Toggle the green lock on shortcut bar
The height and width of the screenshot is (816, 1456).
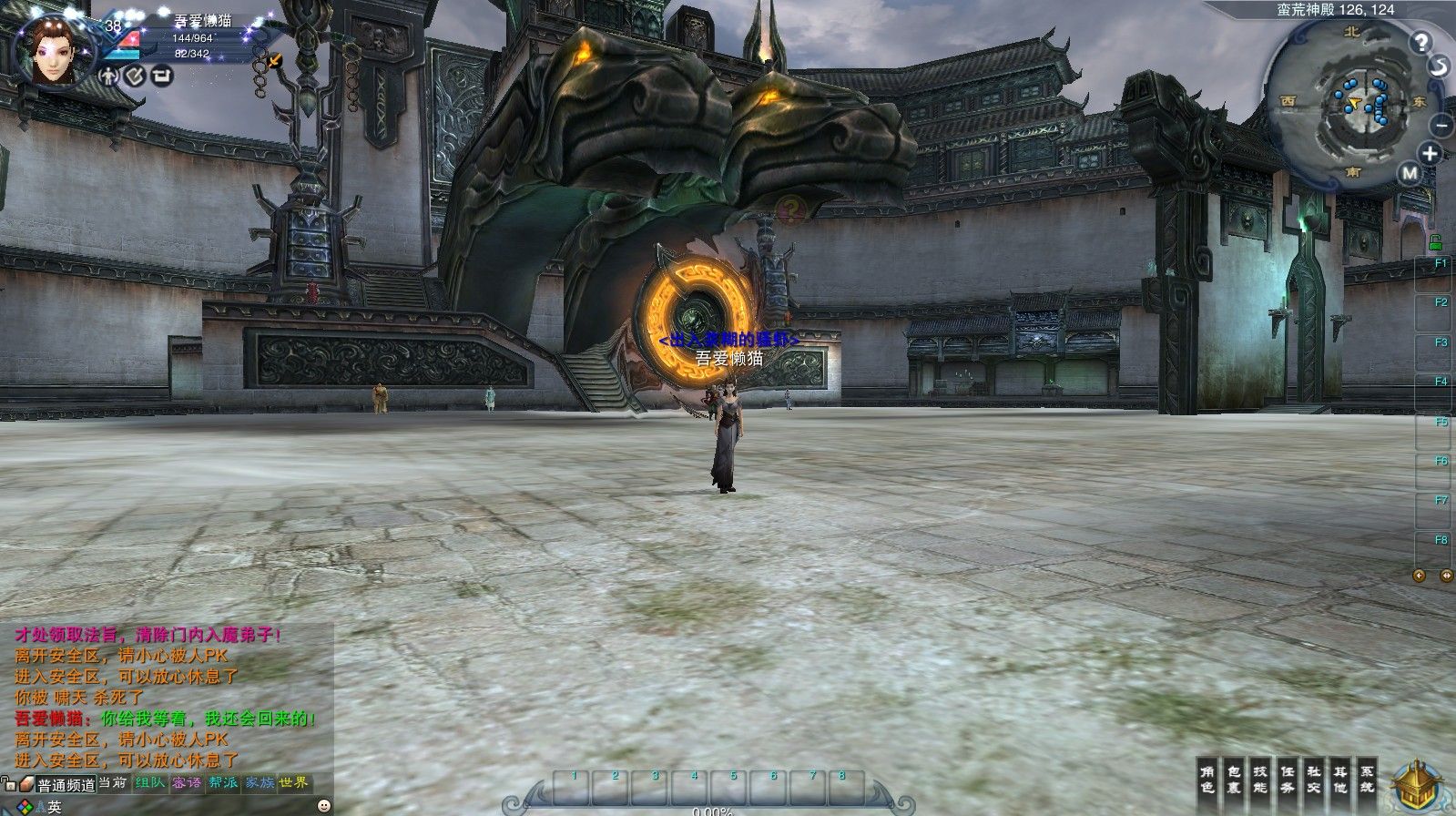tap(1435, 241)
